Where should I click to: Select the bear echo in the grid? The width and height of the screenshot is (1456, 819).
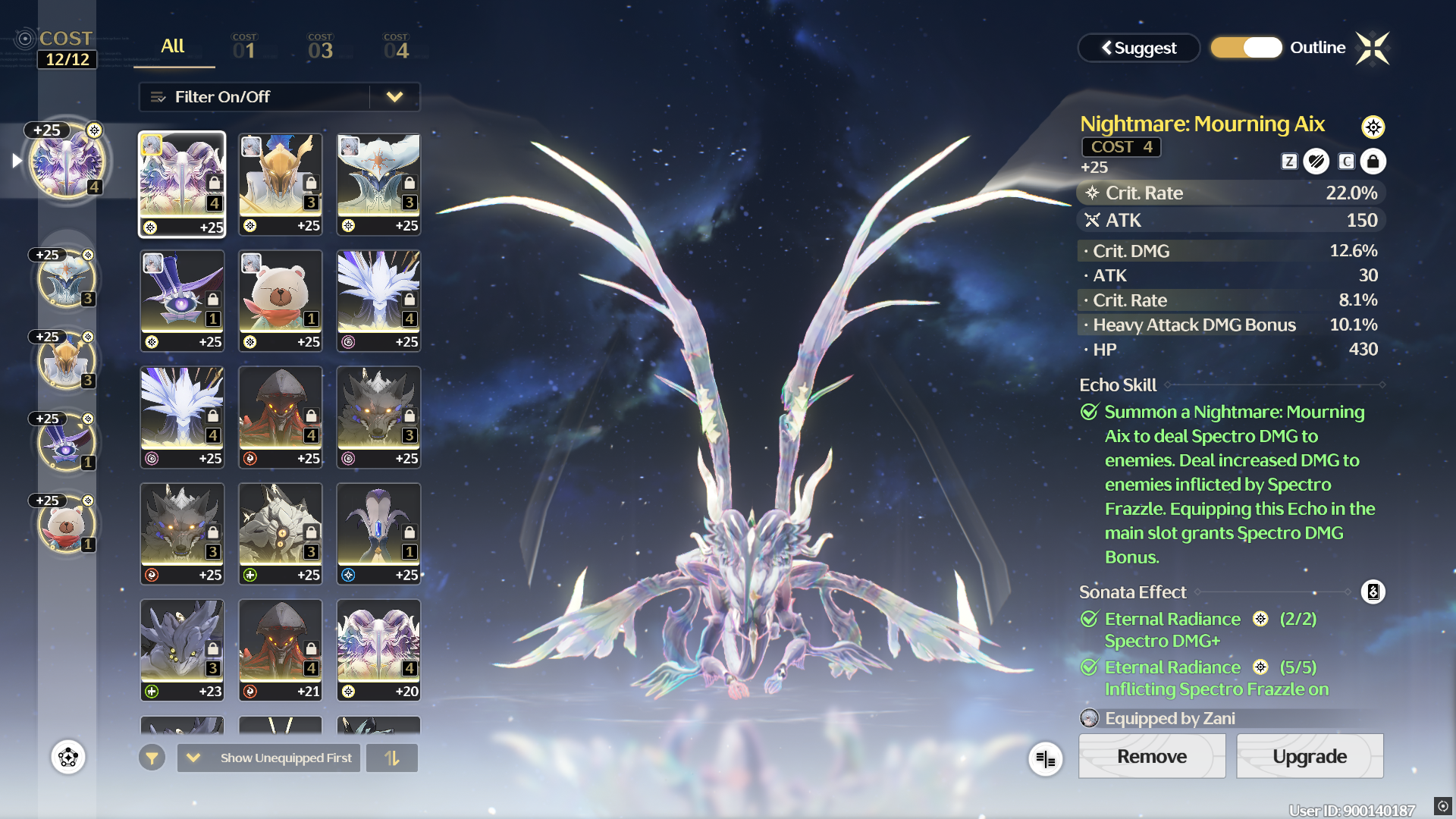pyautogui.click(x=280, y=300)
